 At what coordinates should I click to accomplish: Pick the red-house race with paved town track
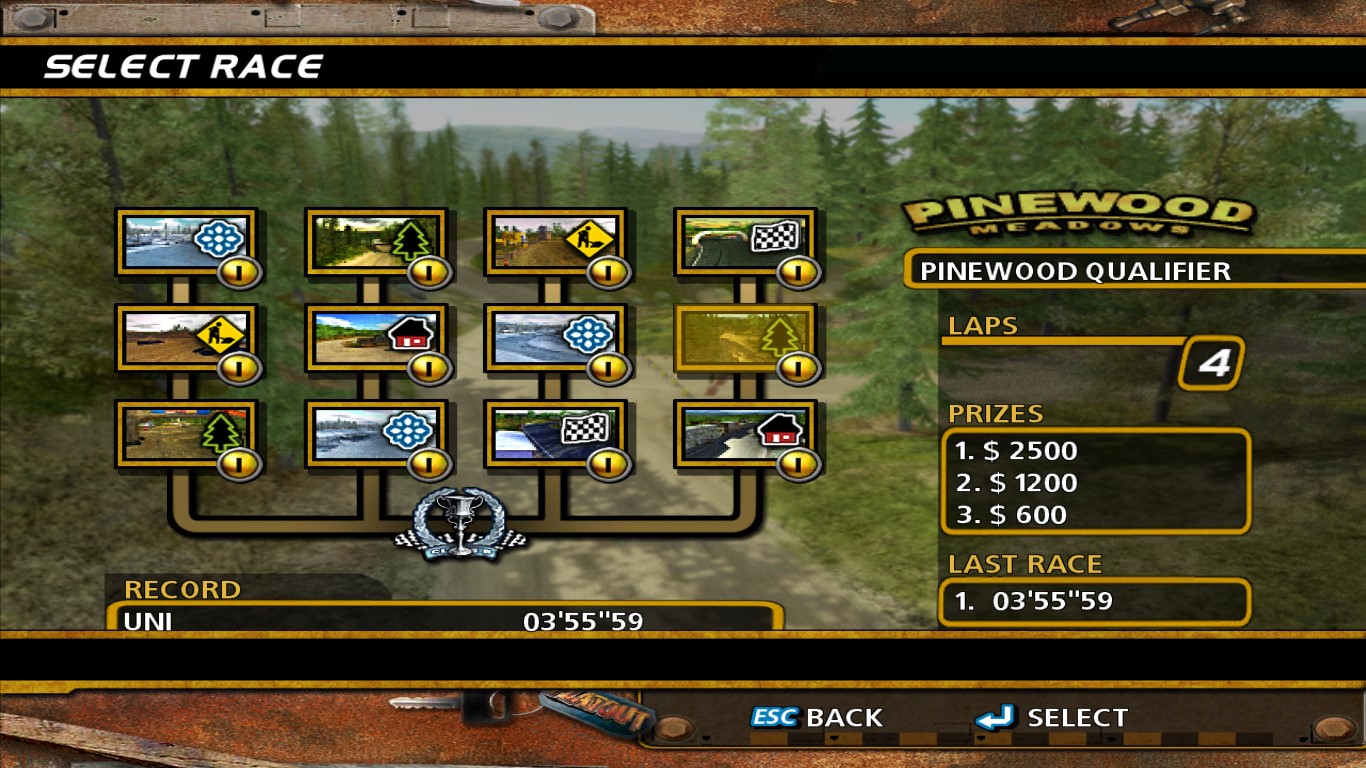click(x=745, y=434)
